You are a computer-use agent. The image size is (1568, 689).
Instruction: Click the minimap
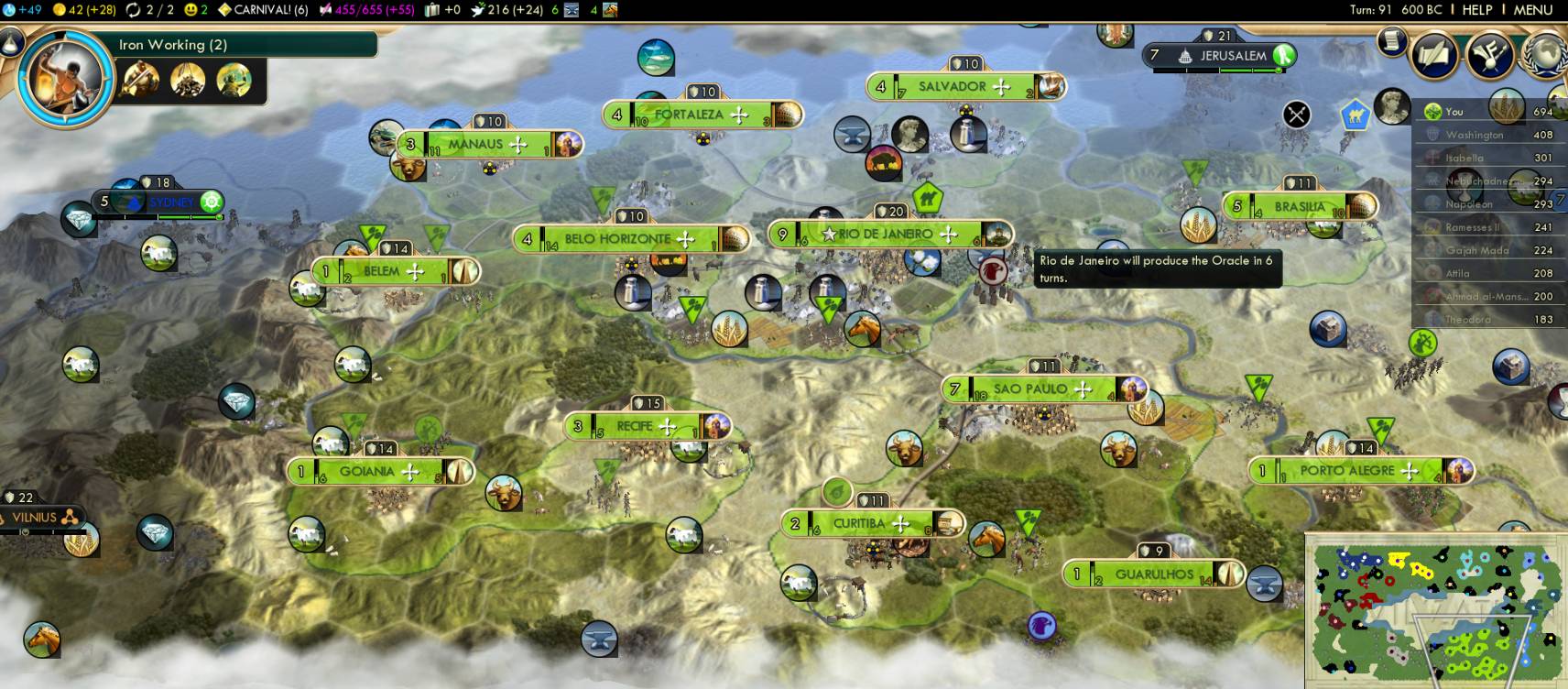click(1435, 611)
